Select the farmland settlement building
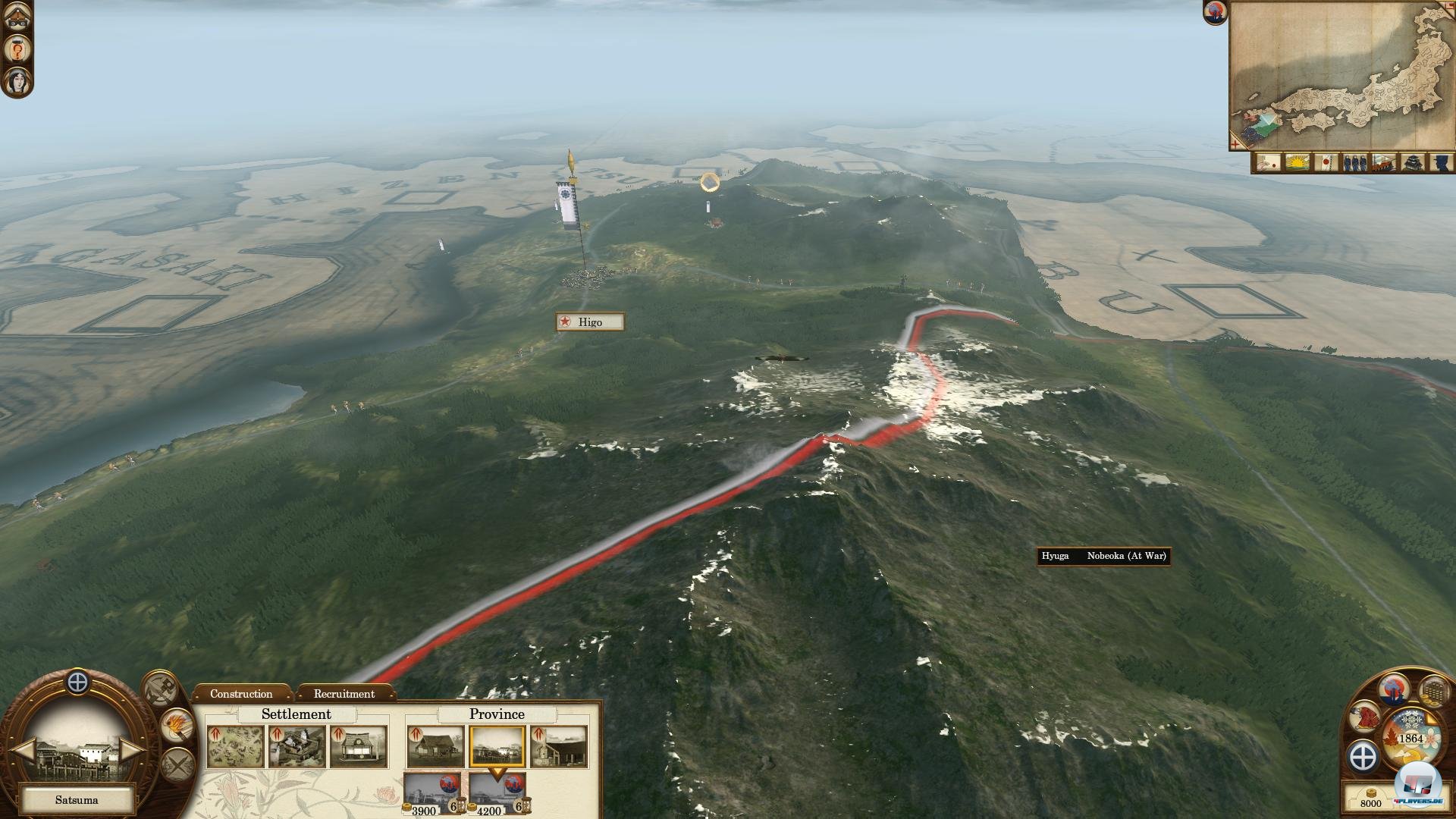This screenshot has width=1456, height=819. point(235,746)
